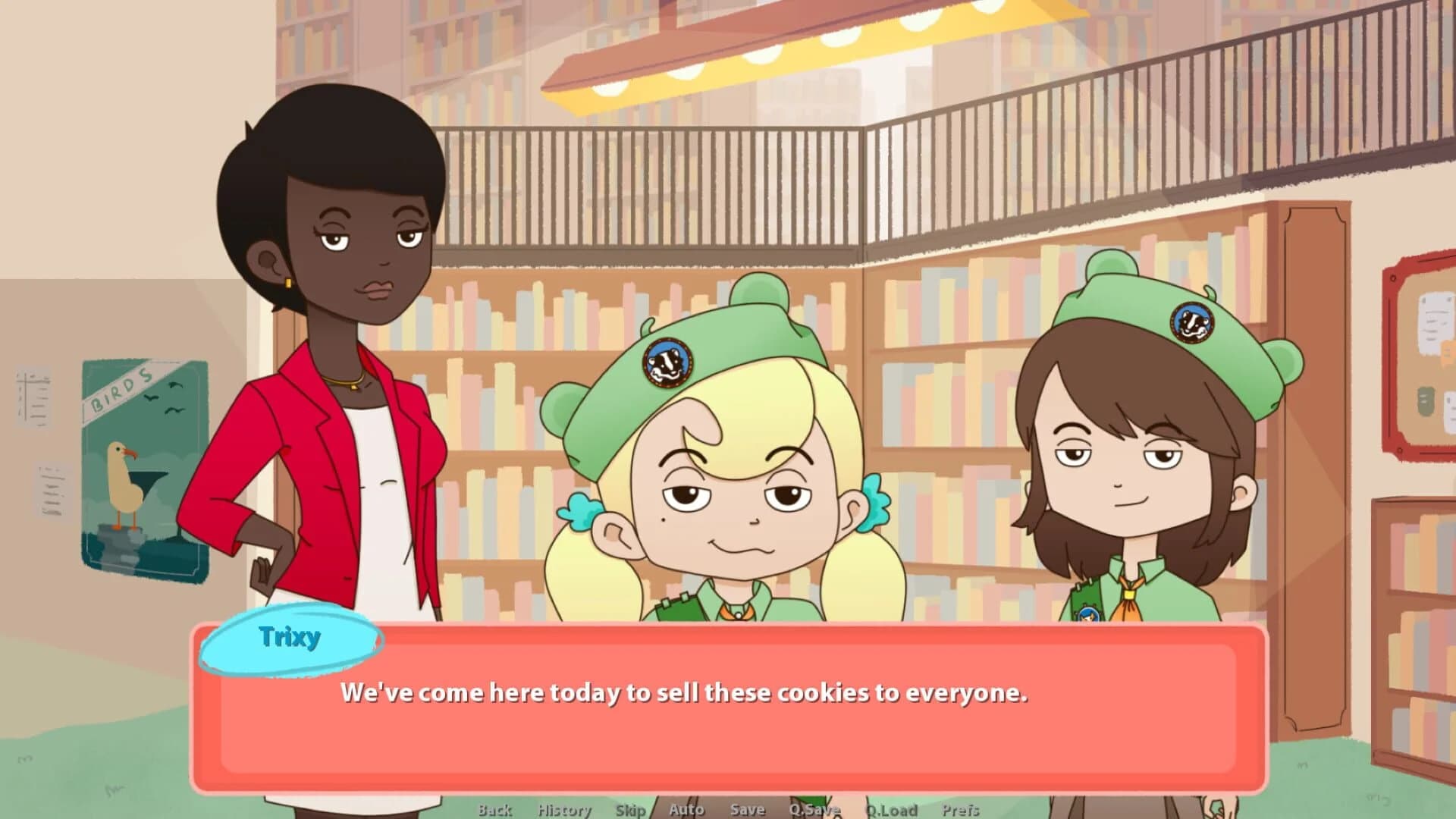Open the Save screen
1456x819 pixels.
(746, 809)
